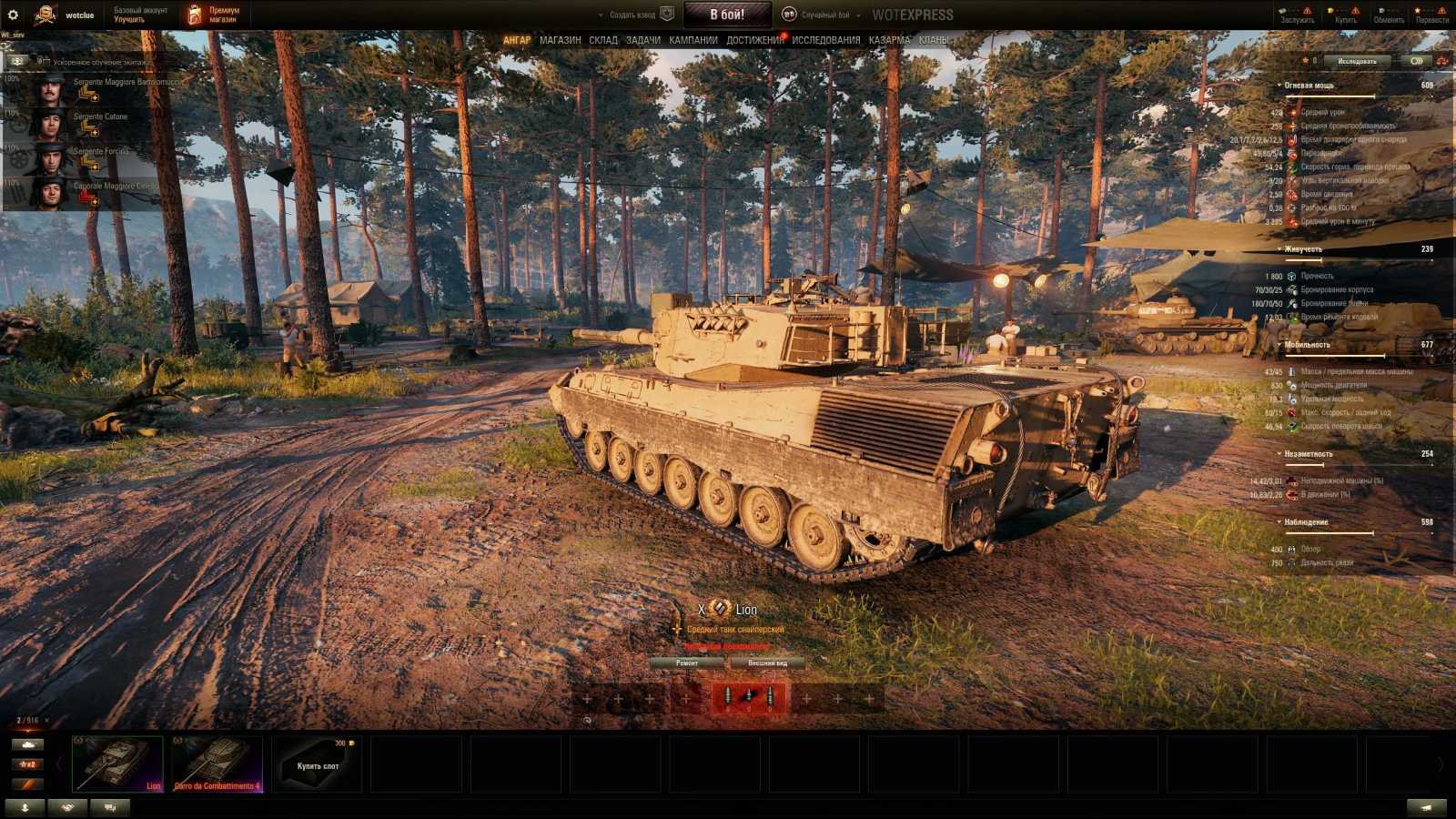
Task: Open the vehicle type filter in carousel
Action: point(27,743)
